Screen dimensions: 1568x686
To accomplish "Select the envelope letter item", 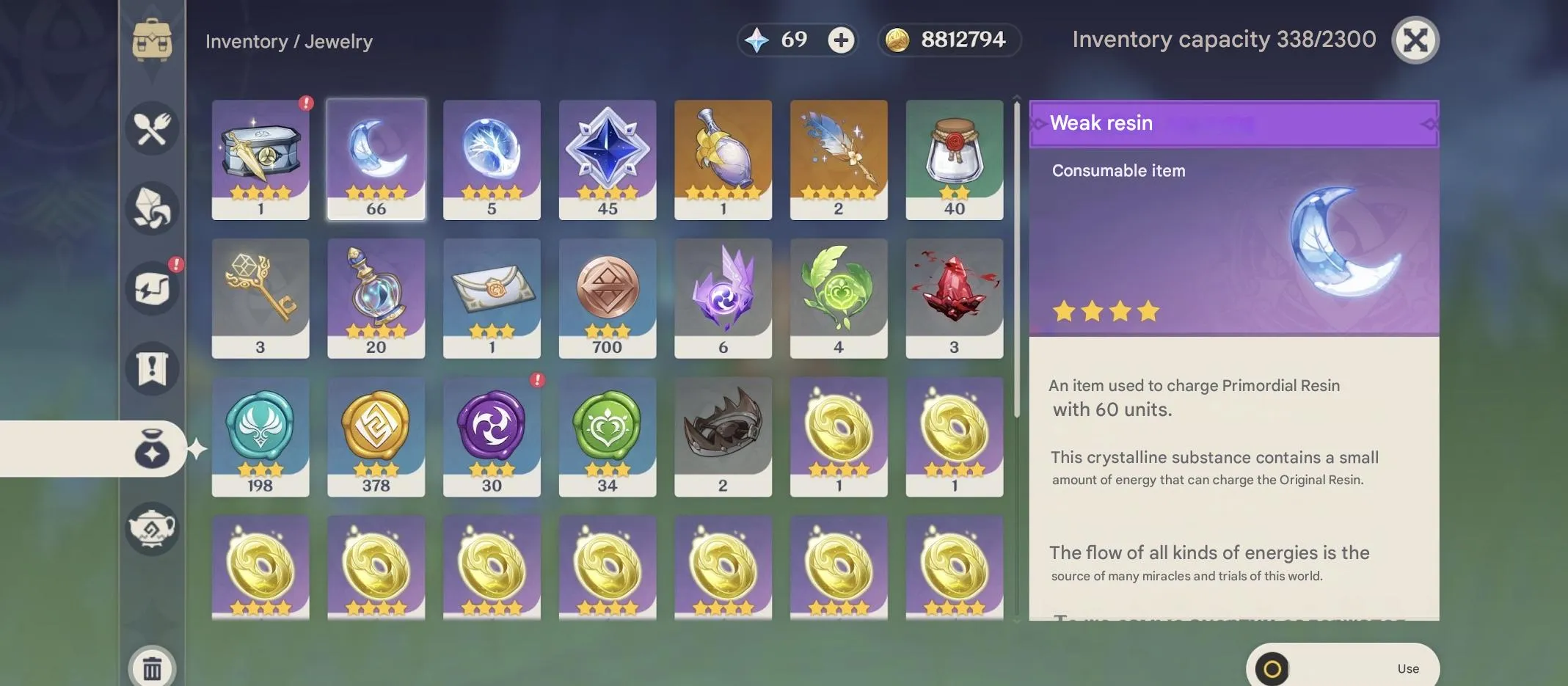I will [x=492, y=298].
